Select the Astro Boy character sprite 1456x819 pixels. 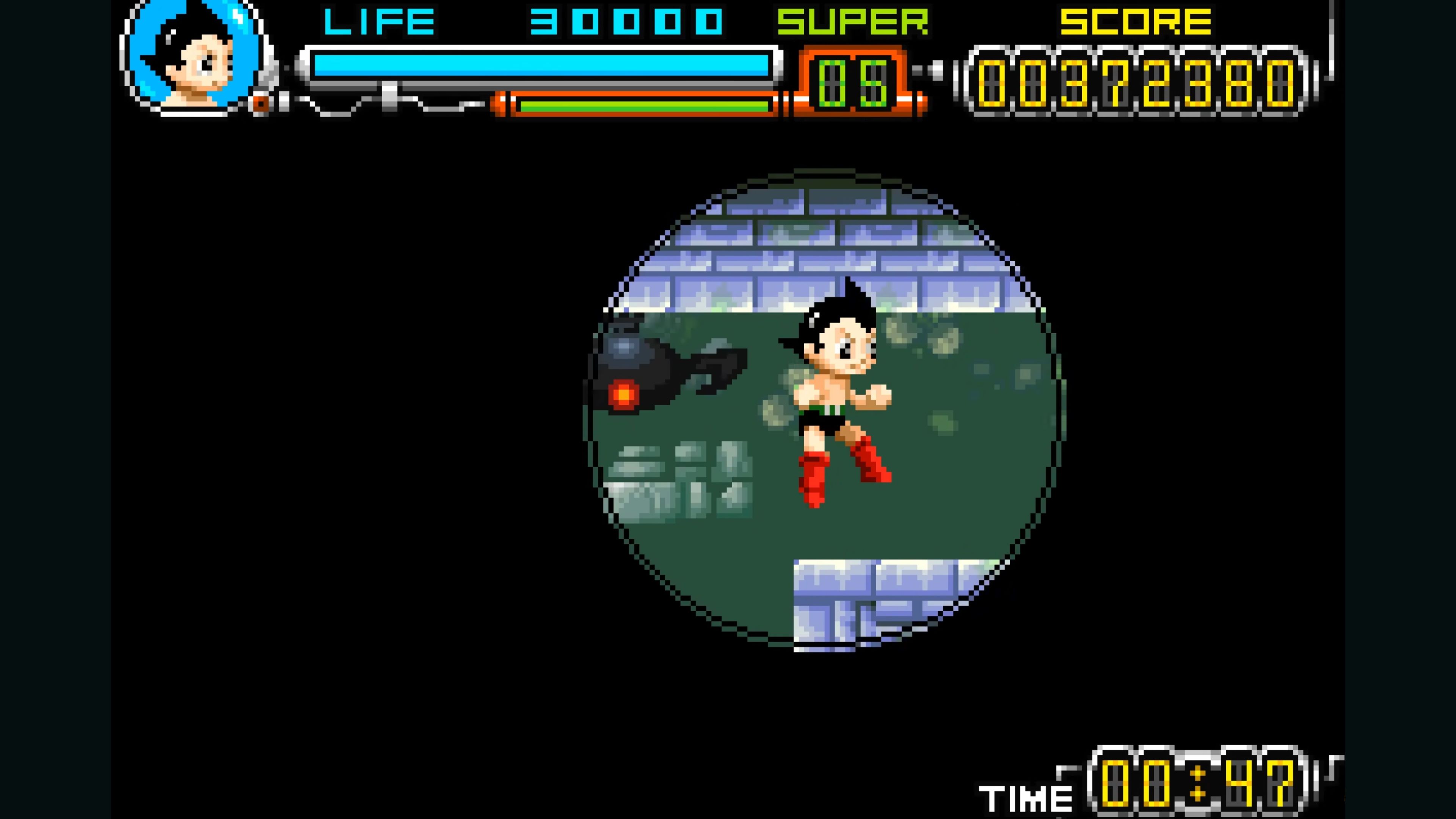pos(836,395)
